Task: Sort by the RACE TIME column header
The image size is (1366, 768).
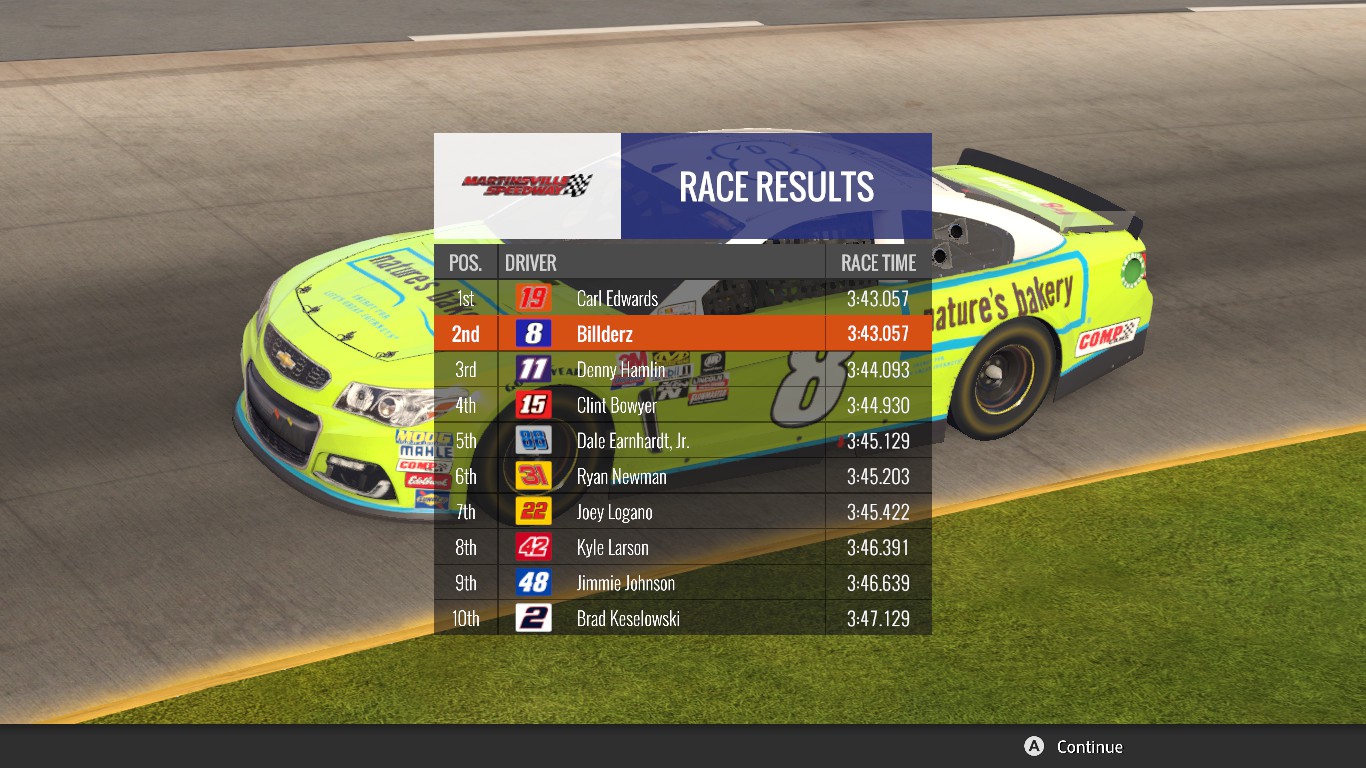Action: 877,262
